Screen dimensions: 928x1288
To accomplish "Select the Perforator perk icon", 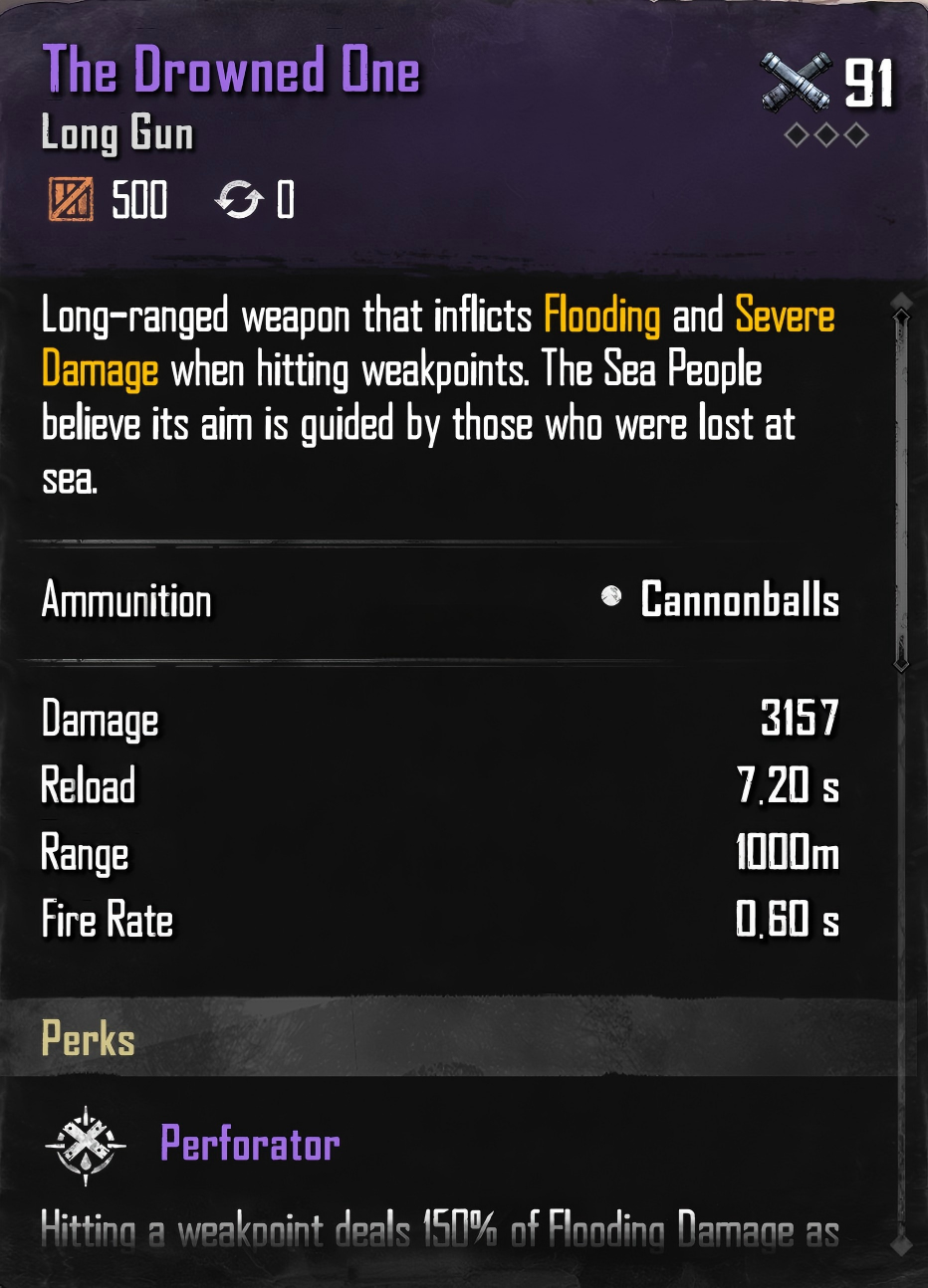I will [x=87, y=1145].
